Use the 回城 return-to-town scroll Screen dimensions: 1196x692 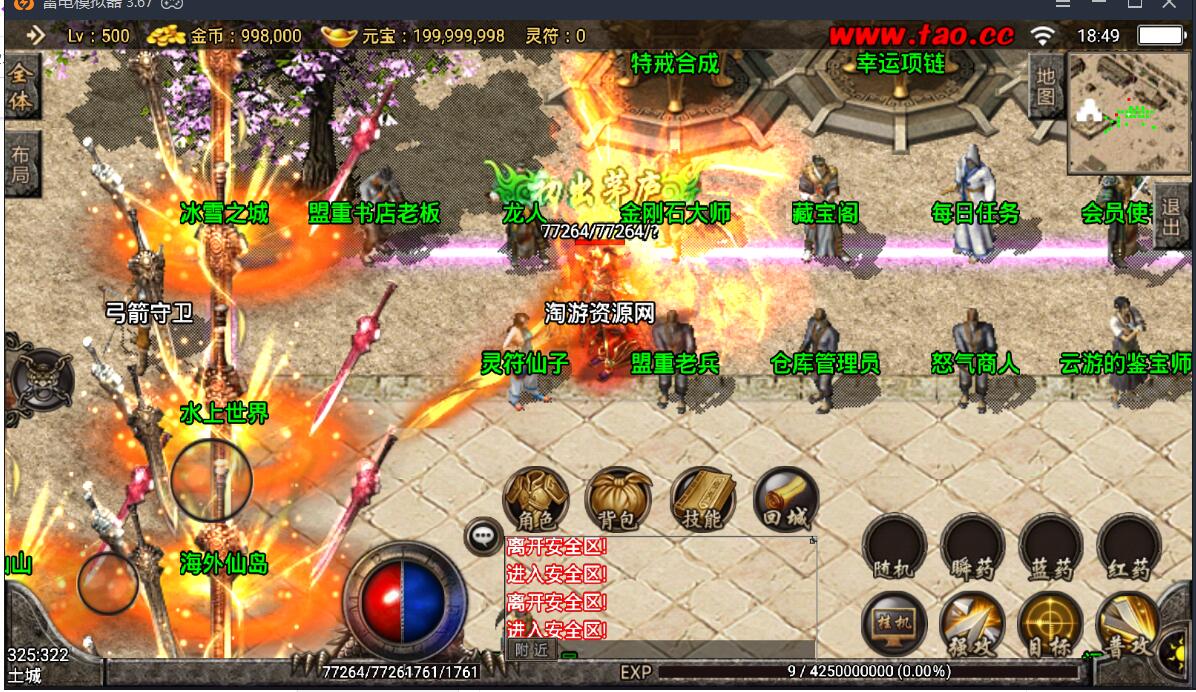point(785,499)
